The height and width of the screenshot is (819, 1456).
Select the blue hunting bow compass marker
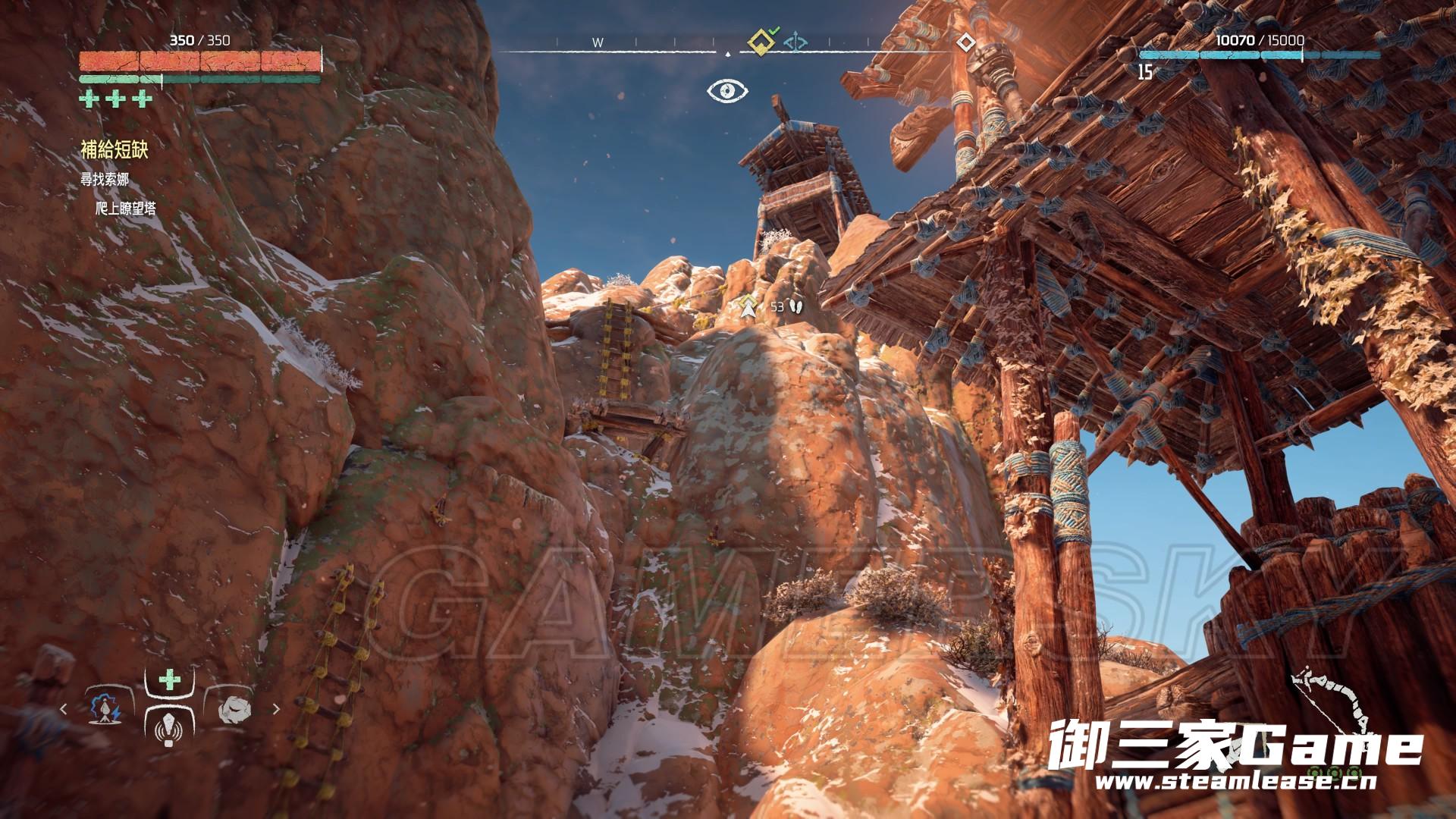click(794, 42)
